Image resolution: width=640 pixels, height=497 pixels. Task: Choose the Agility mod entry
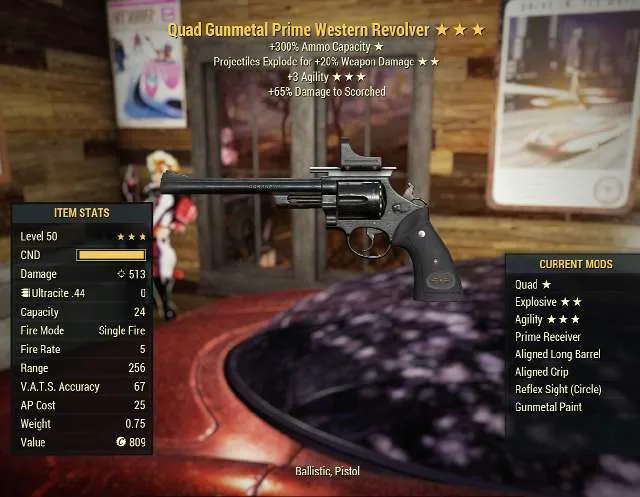pyautogui.click(x=546, y=319)
